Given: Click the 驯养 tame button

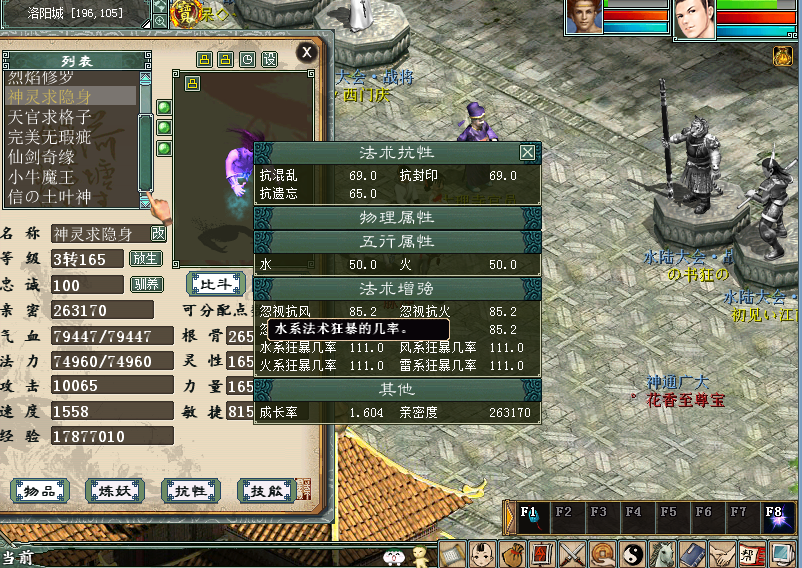Looking at the screenshot, I should pyautogui.click(x=146, y=284).
